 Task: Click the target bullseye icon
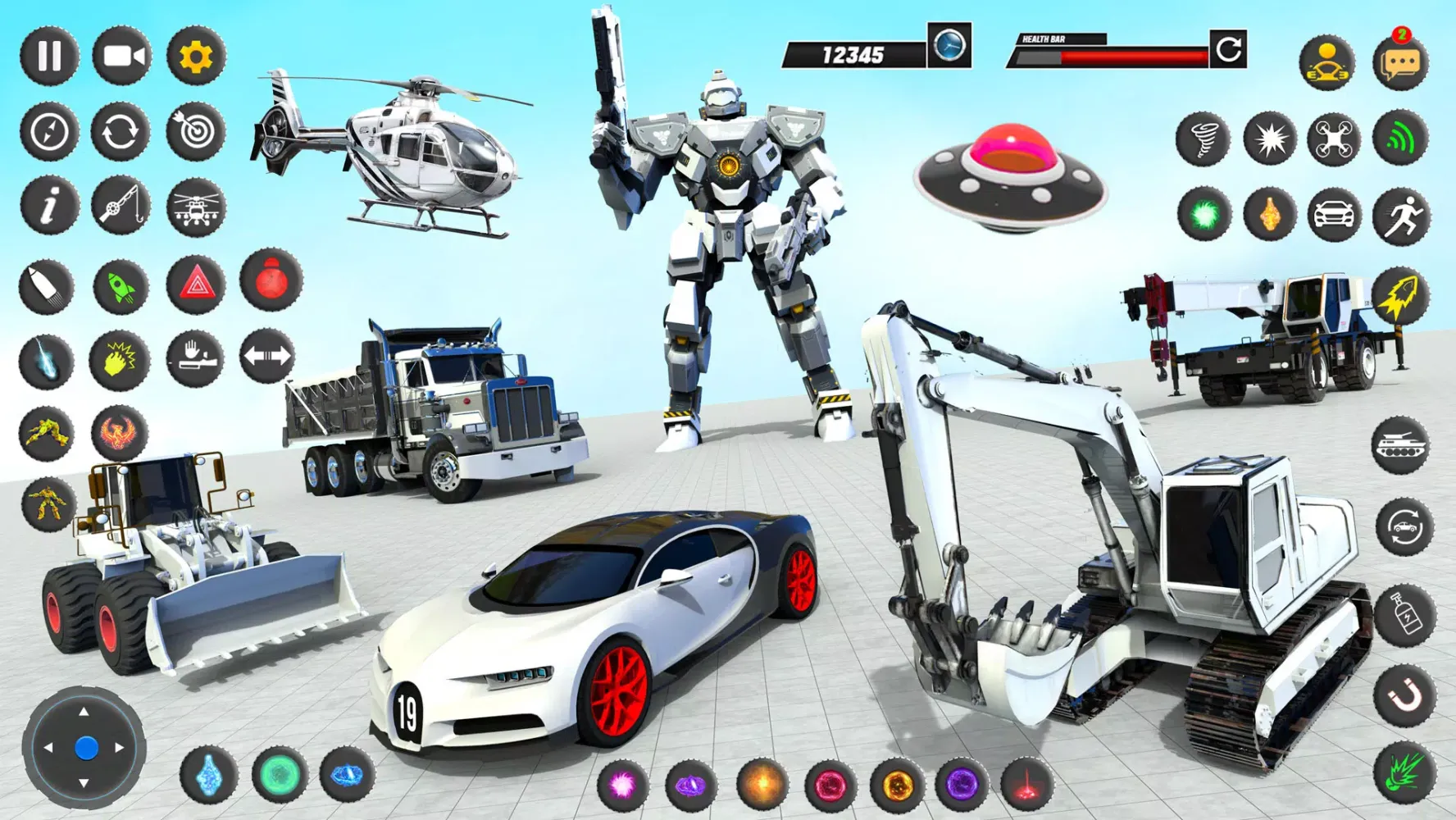click(x=196, y=131)
